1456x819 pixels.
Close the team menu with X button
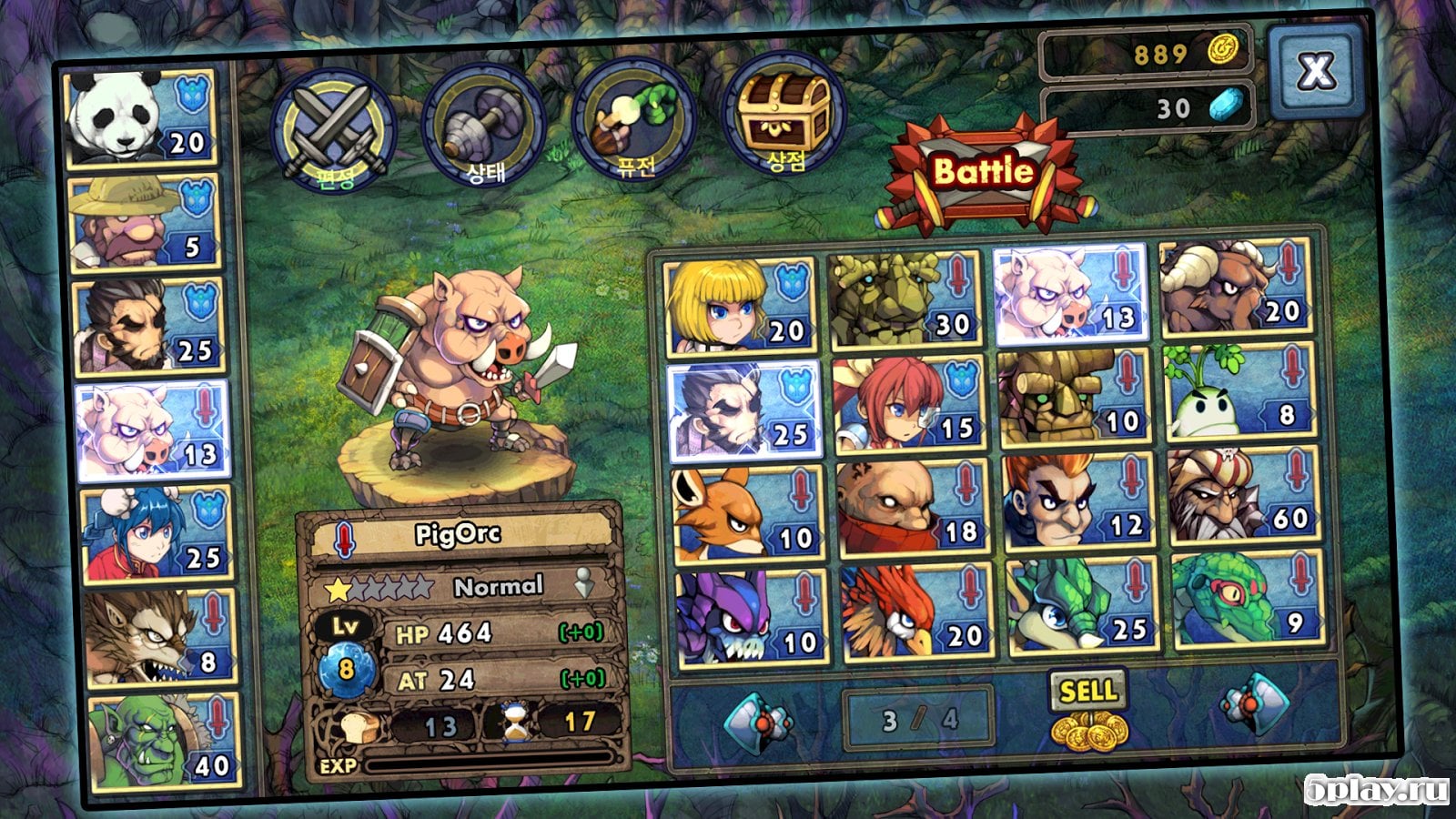[x=1316, y=71]
